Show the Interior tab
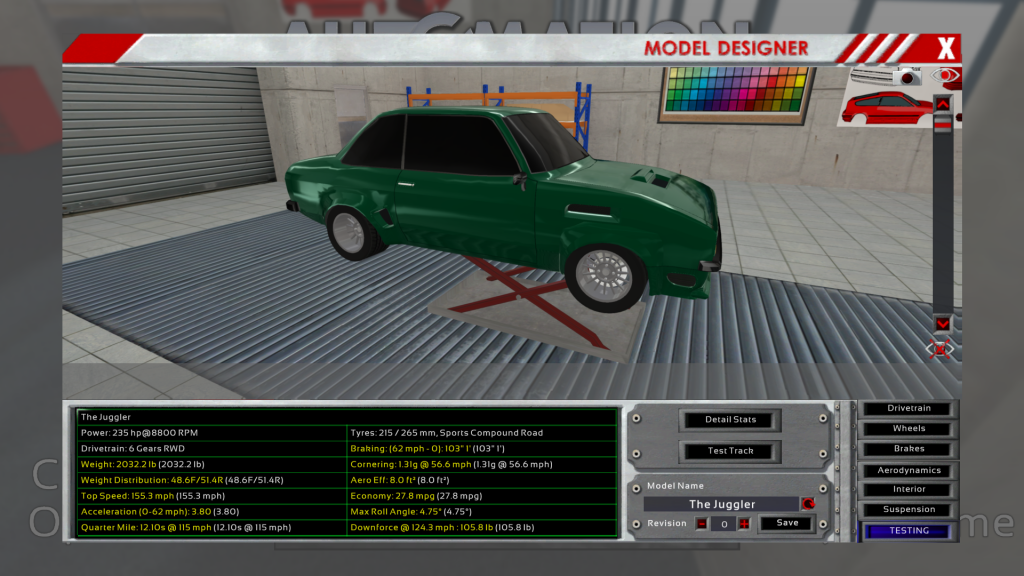The image size is (1024, 576). click(x=909, y=490)
